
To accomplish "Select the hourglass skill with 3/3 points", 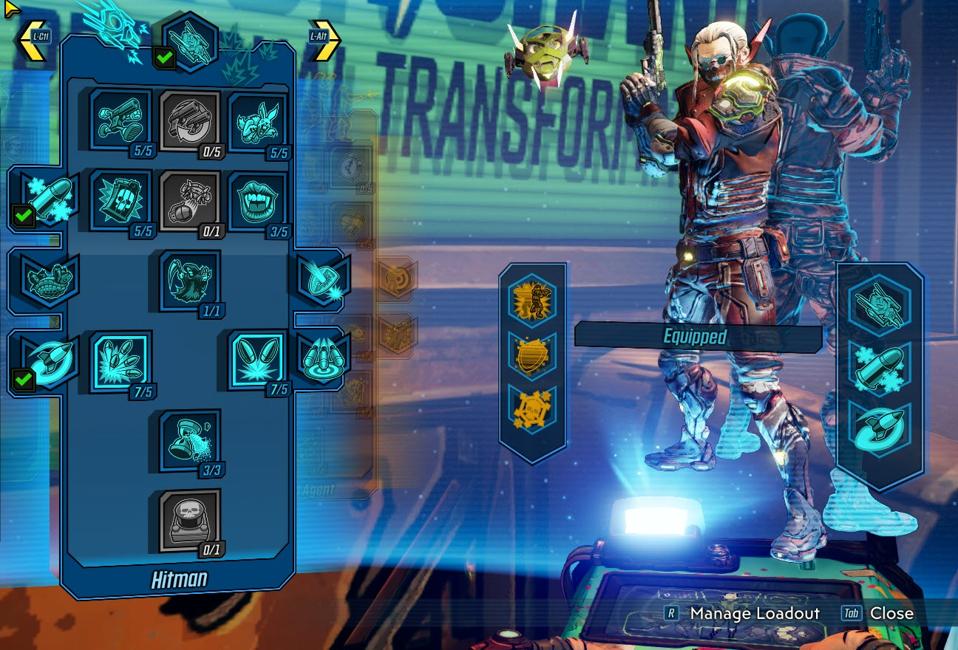I will click(x=190, y=440).
